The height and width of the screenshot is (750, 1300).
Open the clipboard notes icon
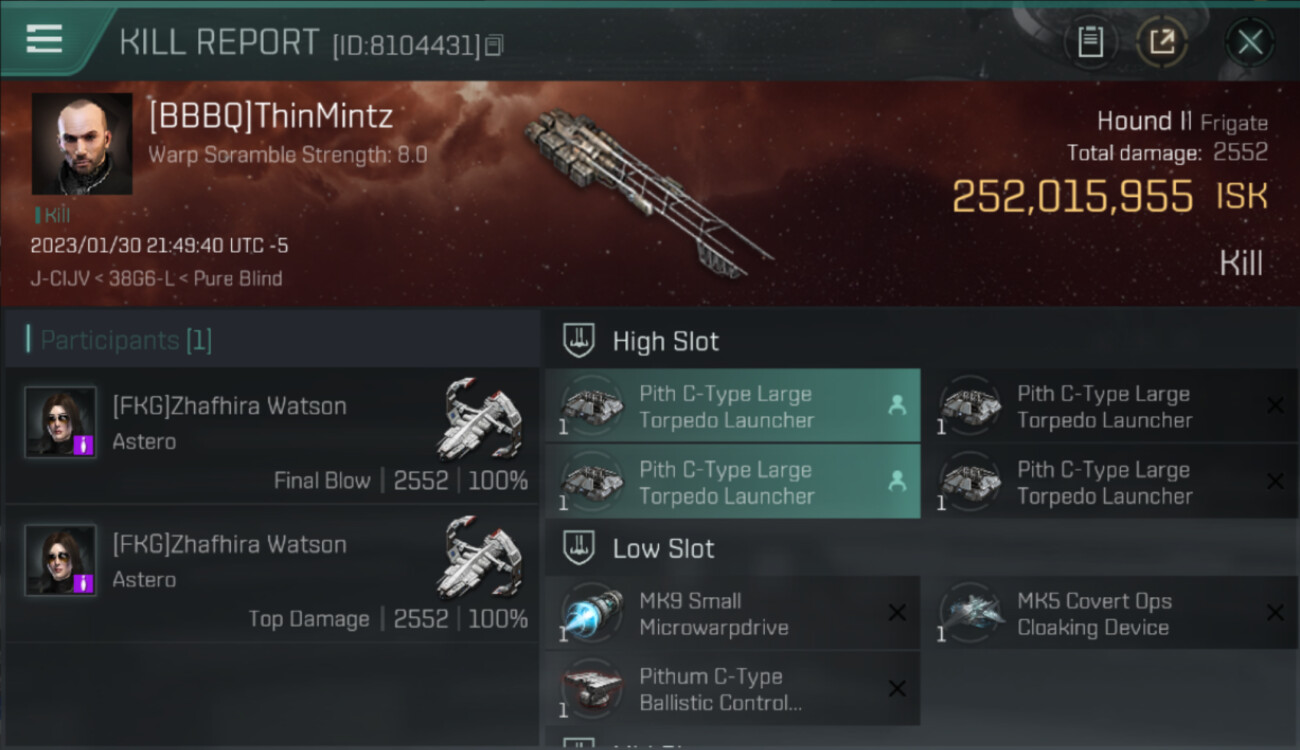[1090, 42]
